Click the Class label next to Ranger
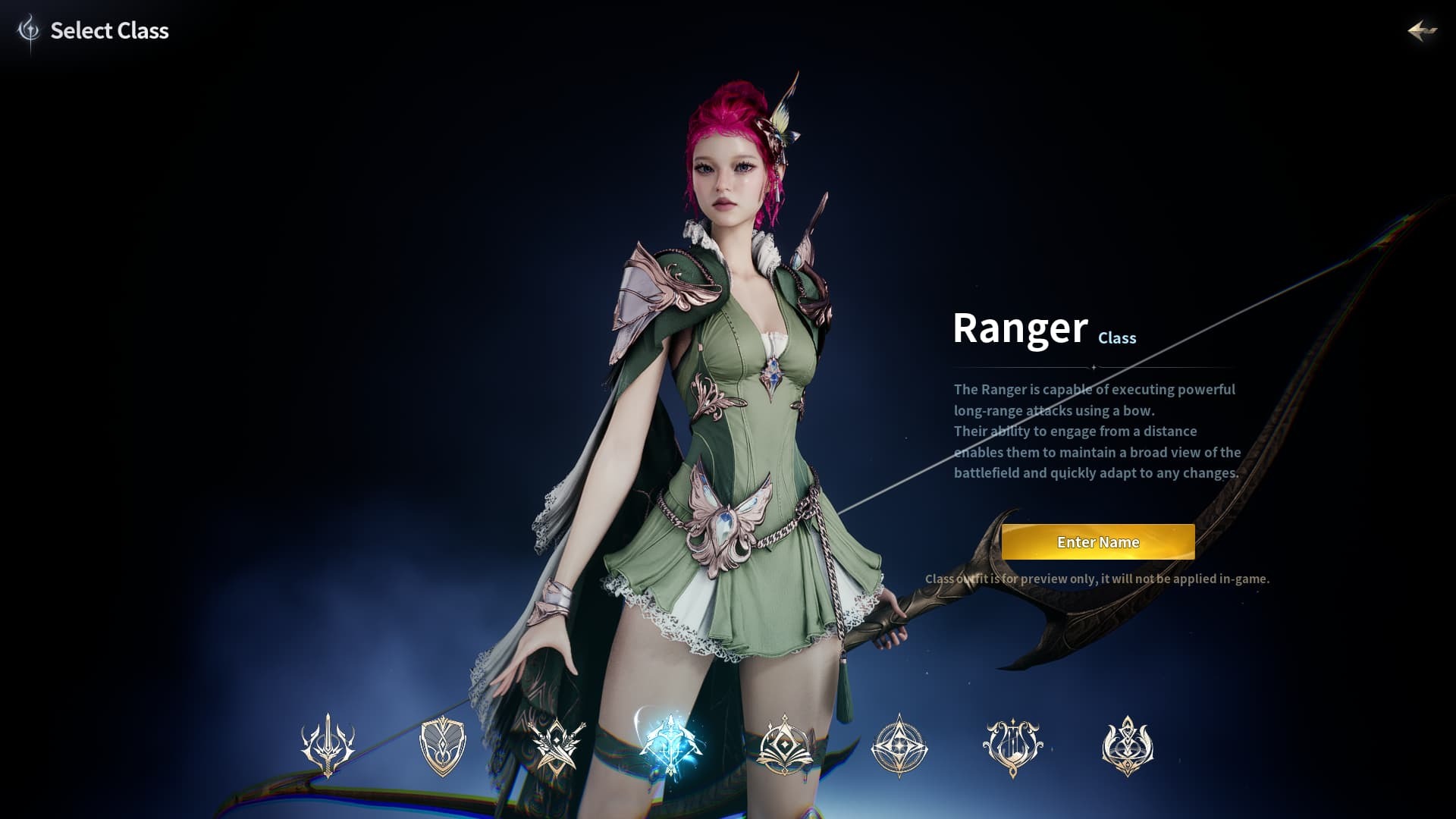 [x=1116, y=339]
